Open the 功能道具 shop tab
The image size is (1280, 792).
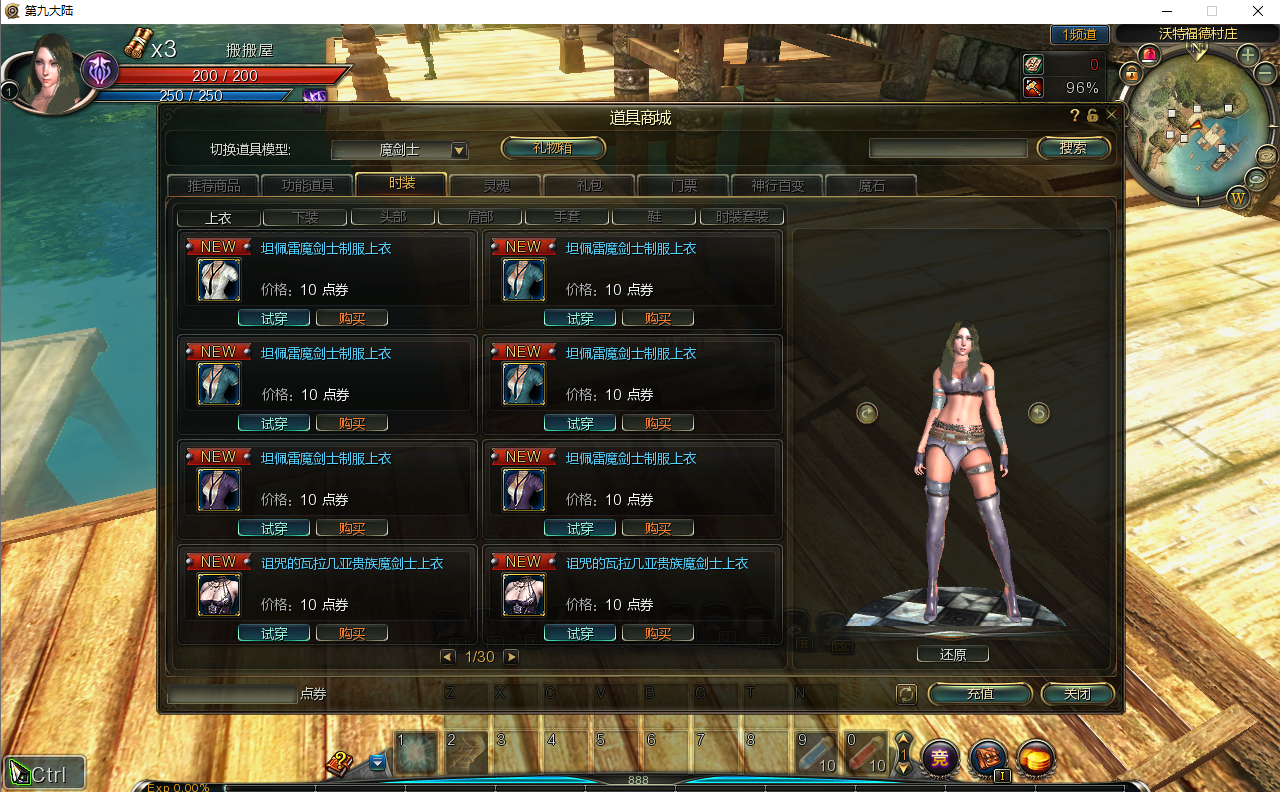tap(307, 185)
